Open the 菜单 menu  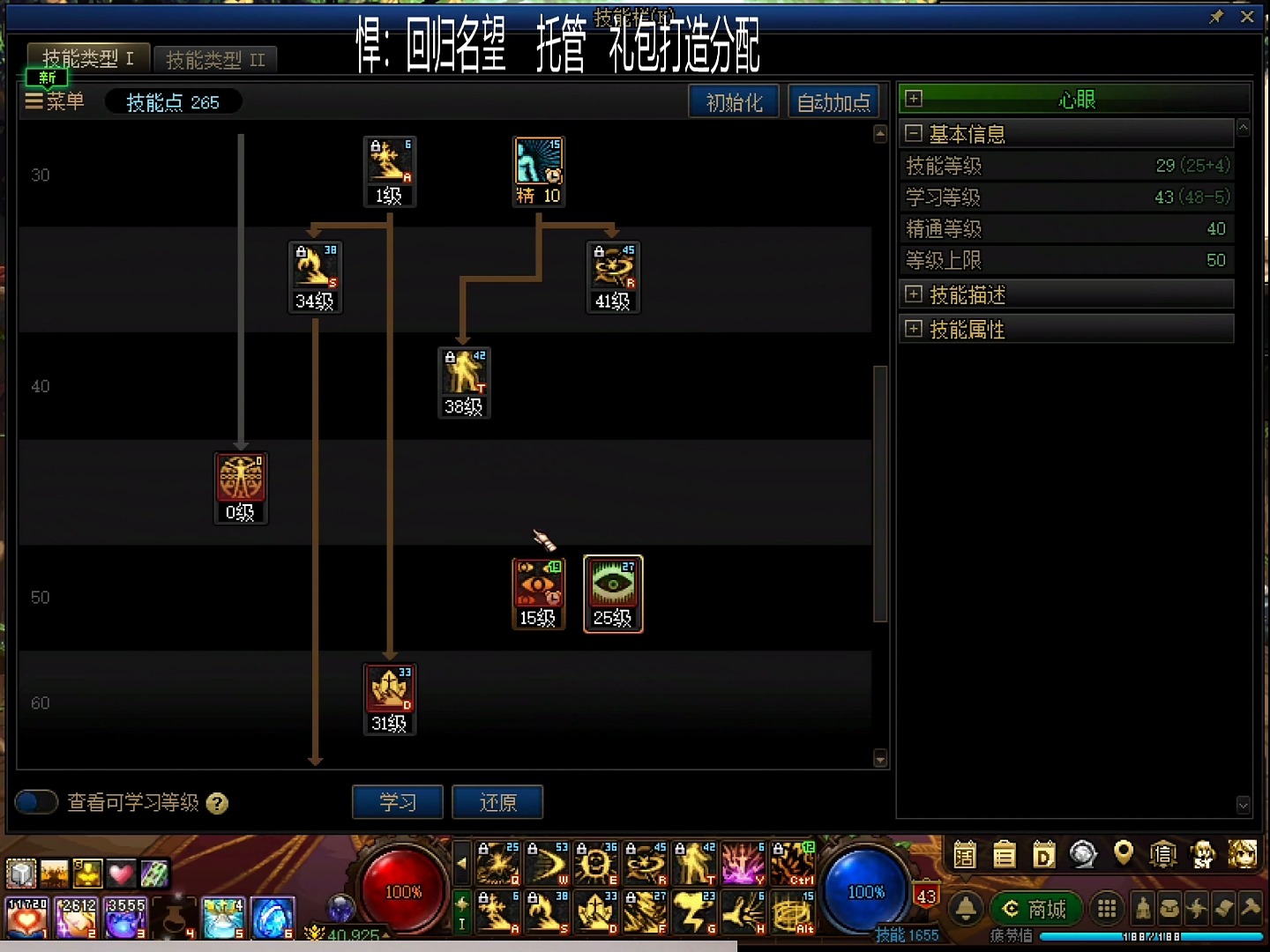[x=55, y=101]
